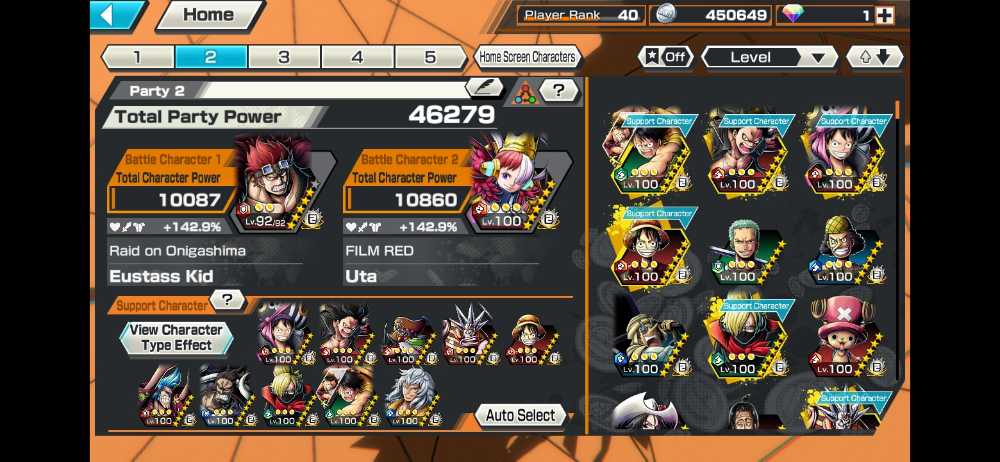Open party tab 4
Image resolution: width=1000 pixels, height=462 pixels.
[357, 57]
